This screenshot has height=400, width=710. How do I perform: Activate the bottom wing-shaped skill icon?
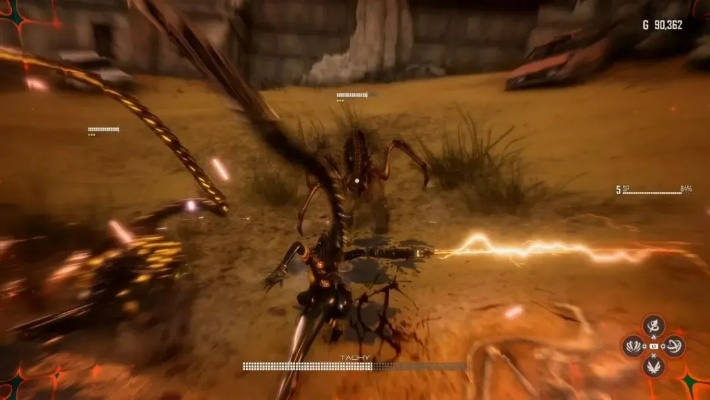coord(654,367)
